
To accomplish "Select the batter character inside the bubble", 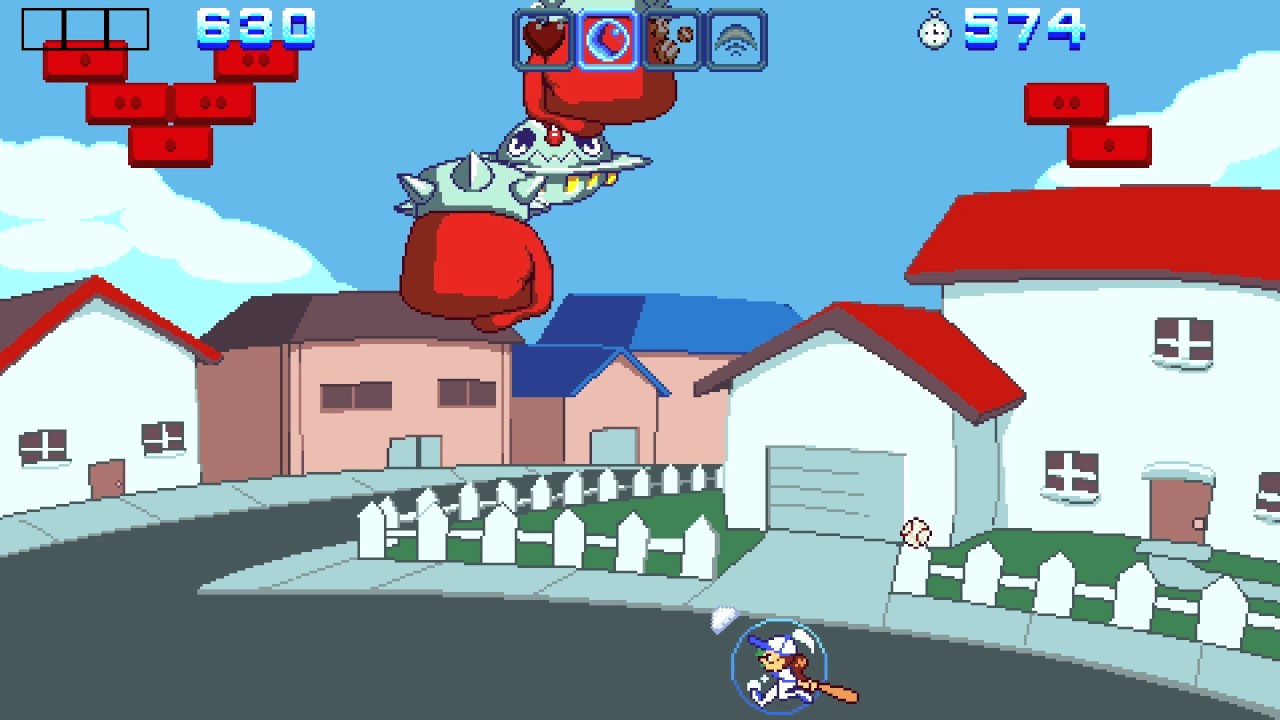I will point(780,665).
